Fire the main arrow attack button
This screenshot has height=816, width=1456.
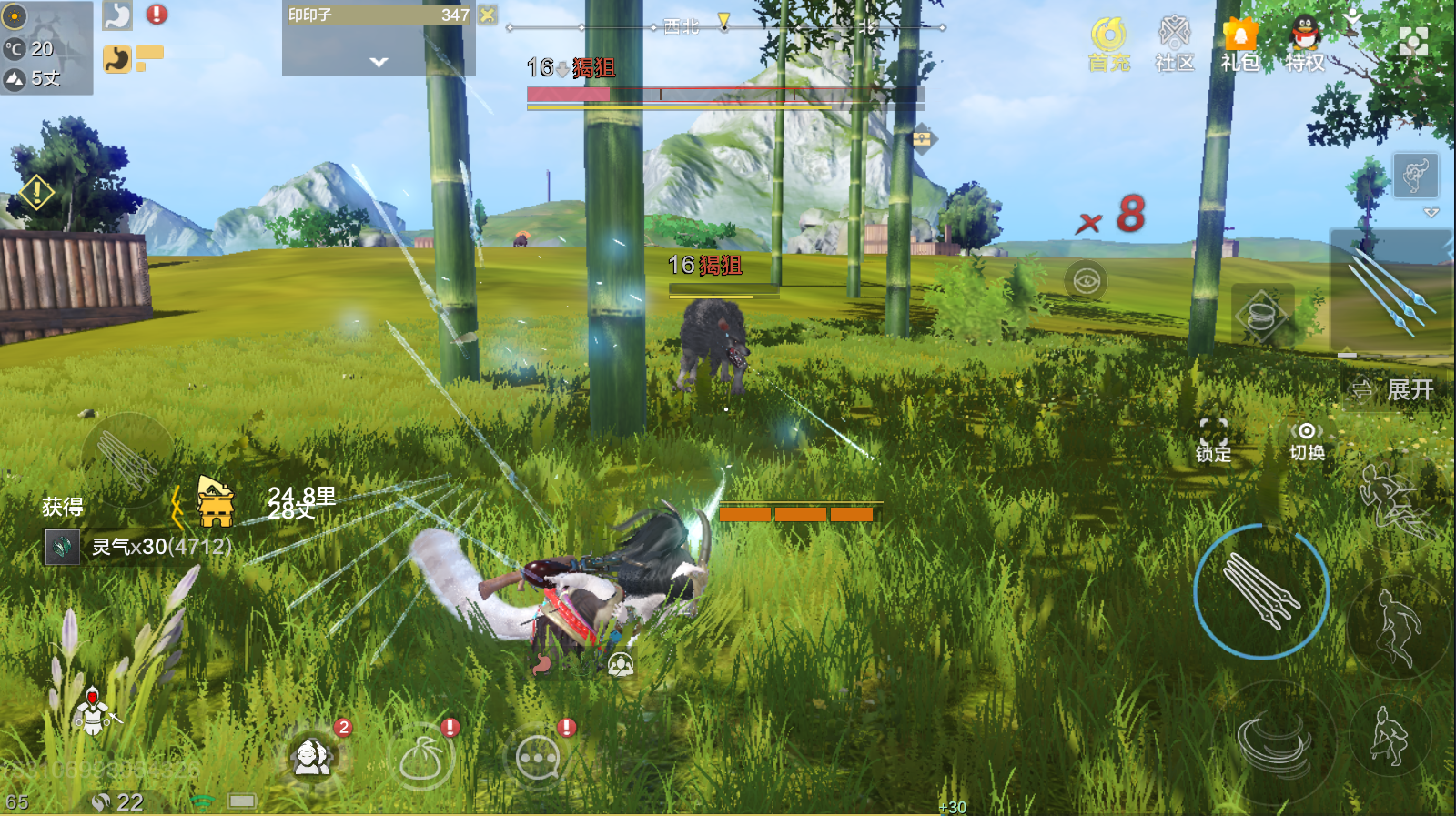[1261, 591]
